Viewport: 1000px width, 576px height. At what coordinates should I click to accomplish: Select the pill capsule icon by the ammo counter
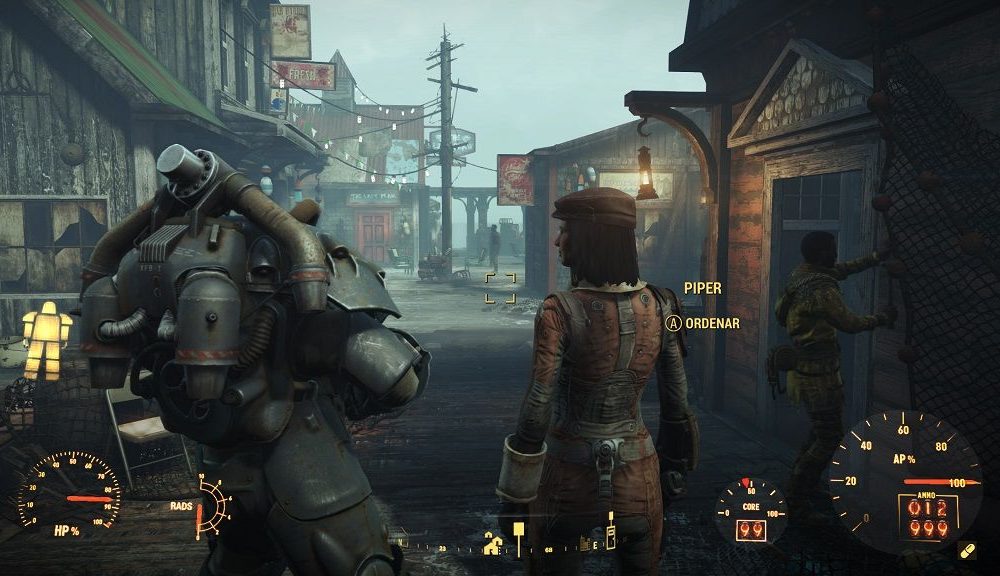(966, 551)
